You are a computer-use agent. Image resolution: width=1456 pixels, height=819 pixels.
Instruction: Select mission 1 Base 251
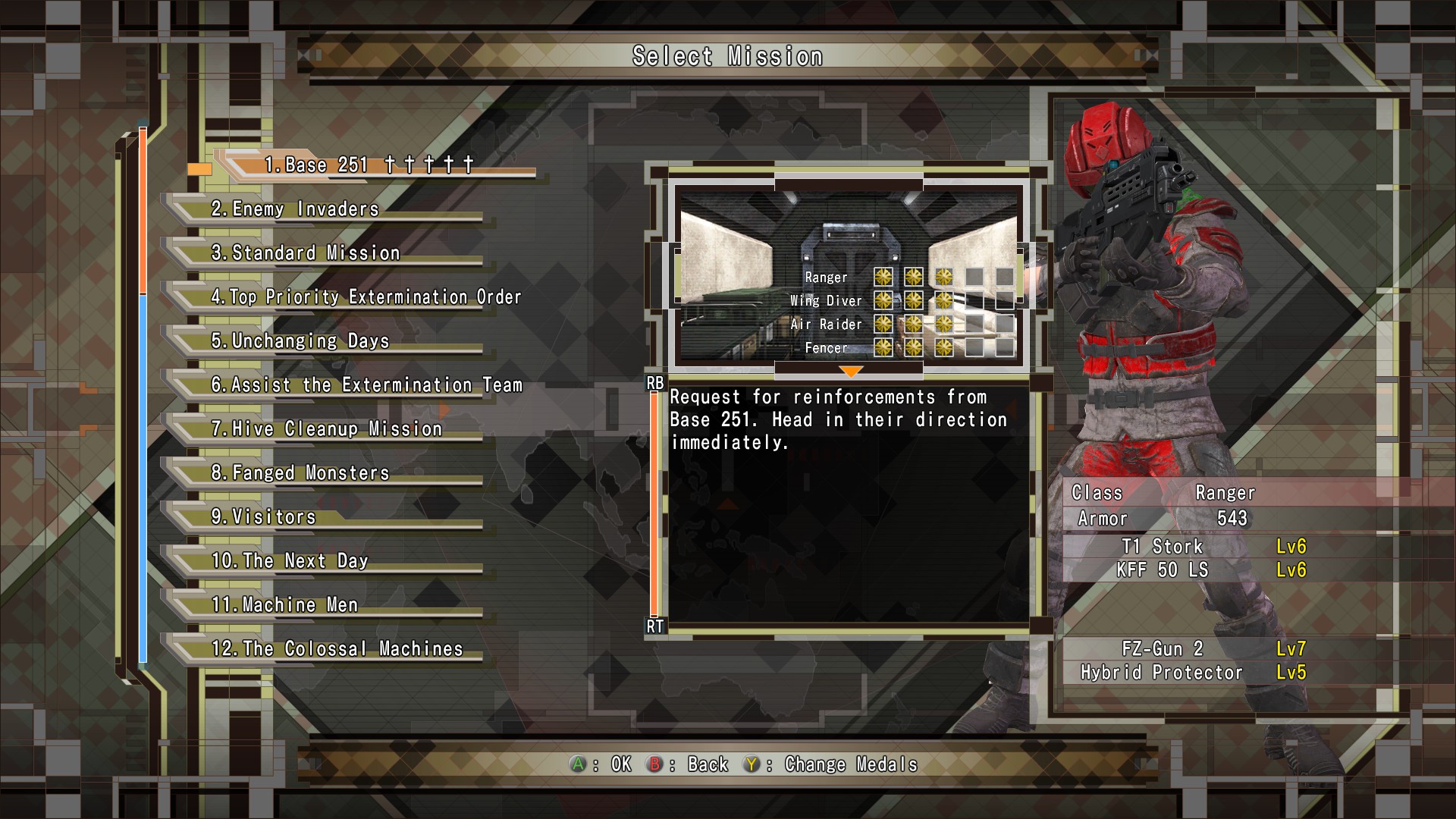(x=369, y=165)
